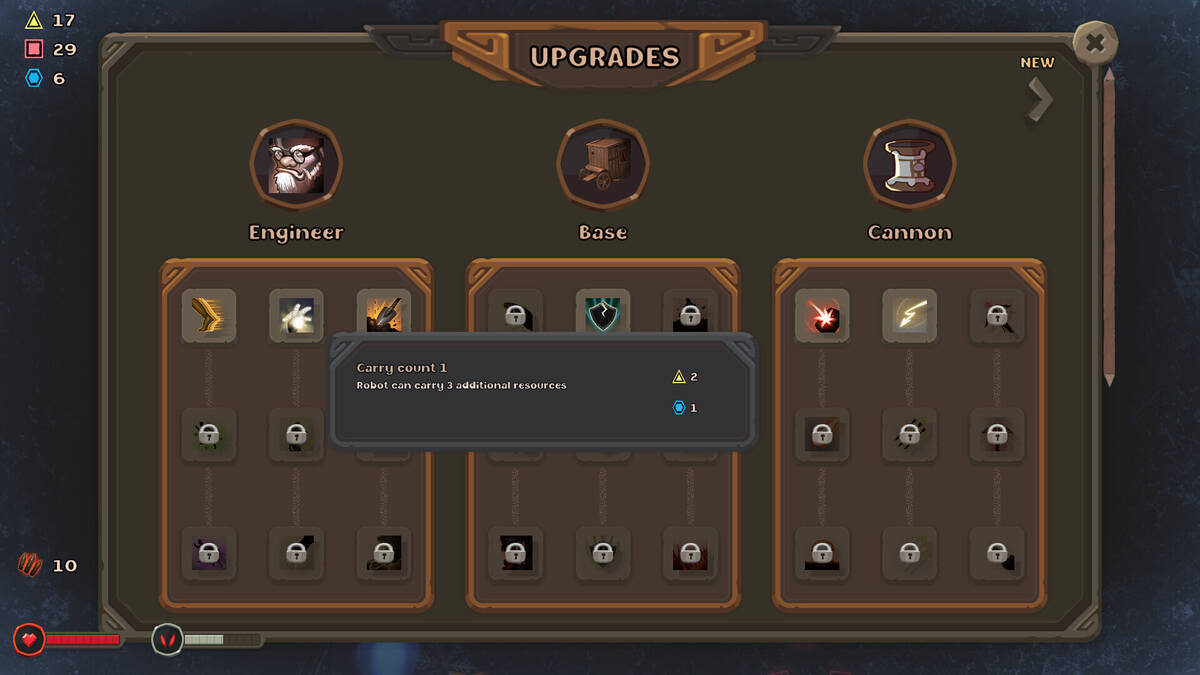Select the Base wagon portrait
The height and width of the screenshot is (675, 1200).
(603, 165)
